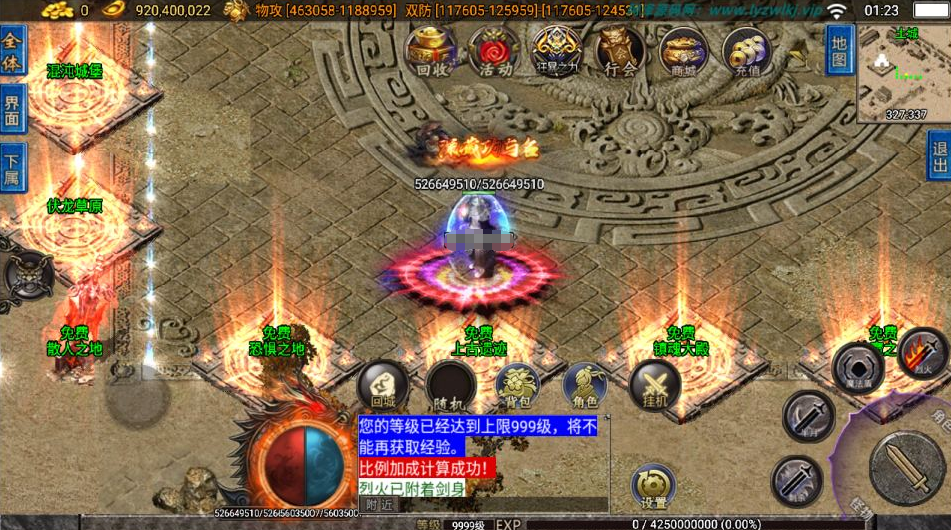Screen dimensions: 951x530
Task: Open the 回收 recycle menu
Action: (431, 51)
